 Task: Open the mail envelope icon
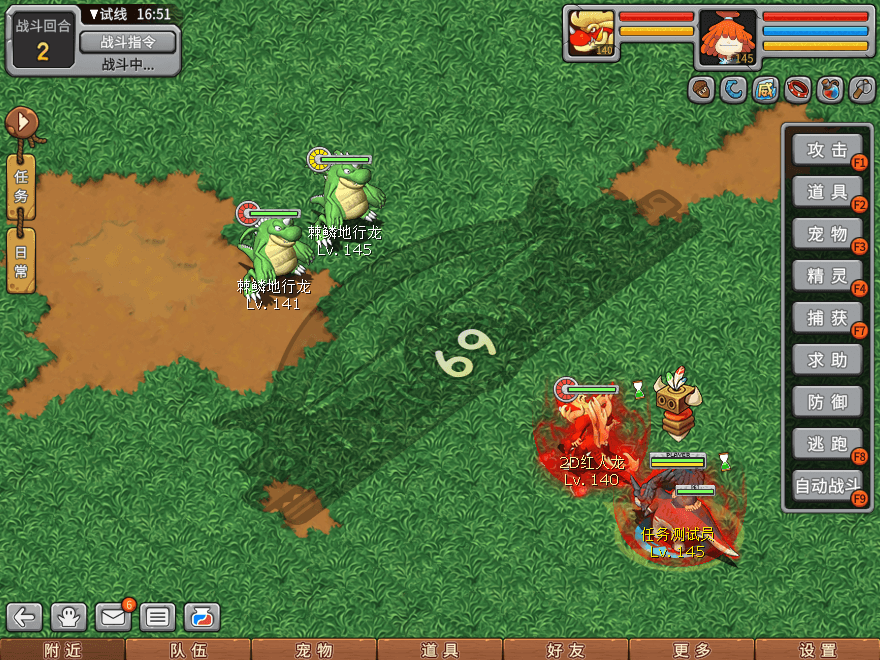click(113, 617)
